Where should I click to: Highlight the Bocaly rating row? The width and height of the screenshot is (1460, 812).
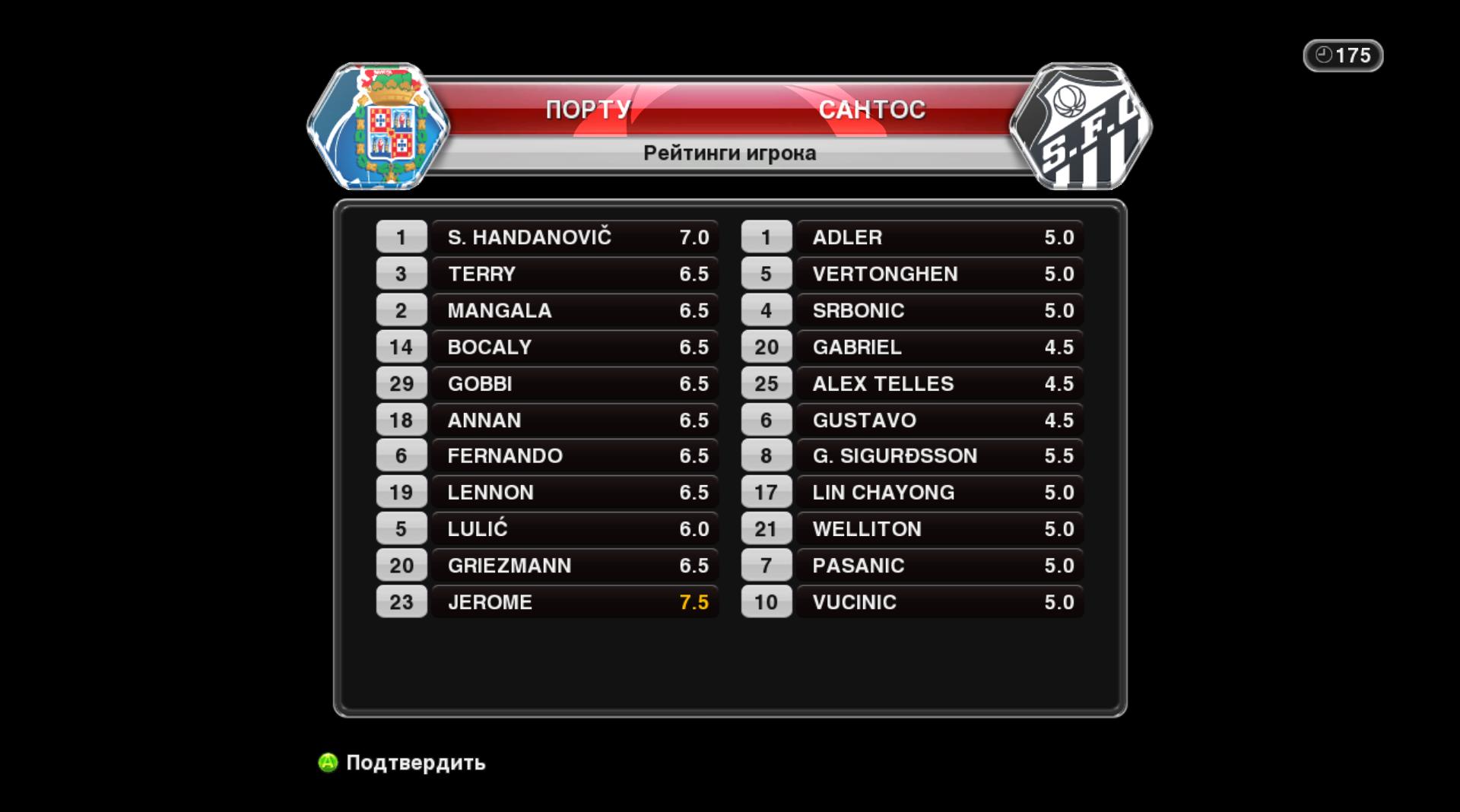tap(575, 347)
